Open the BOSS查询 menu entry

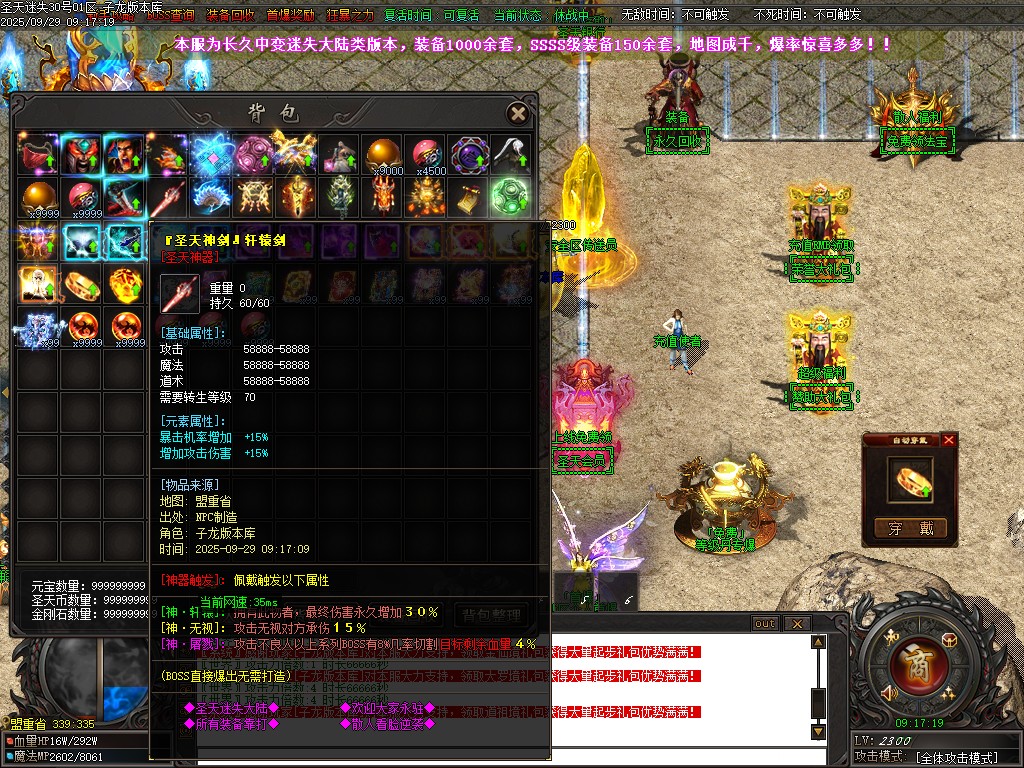tap(171, 16)
